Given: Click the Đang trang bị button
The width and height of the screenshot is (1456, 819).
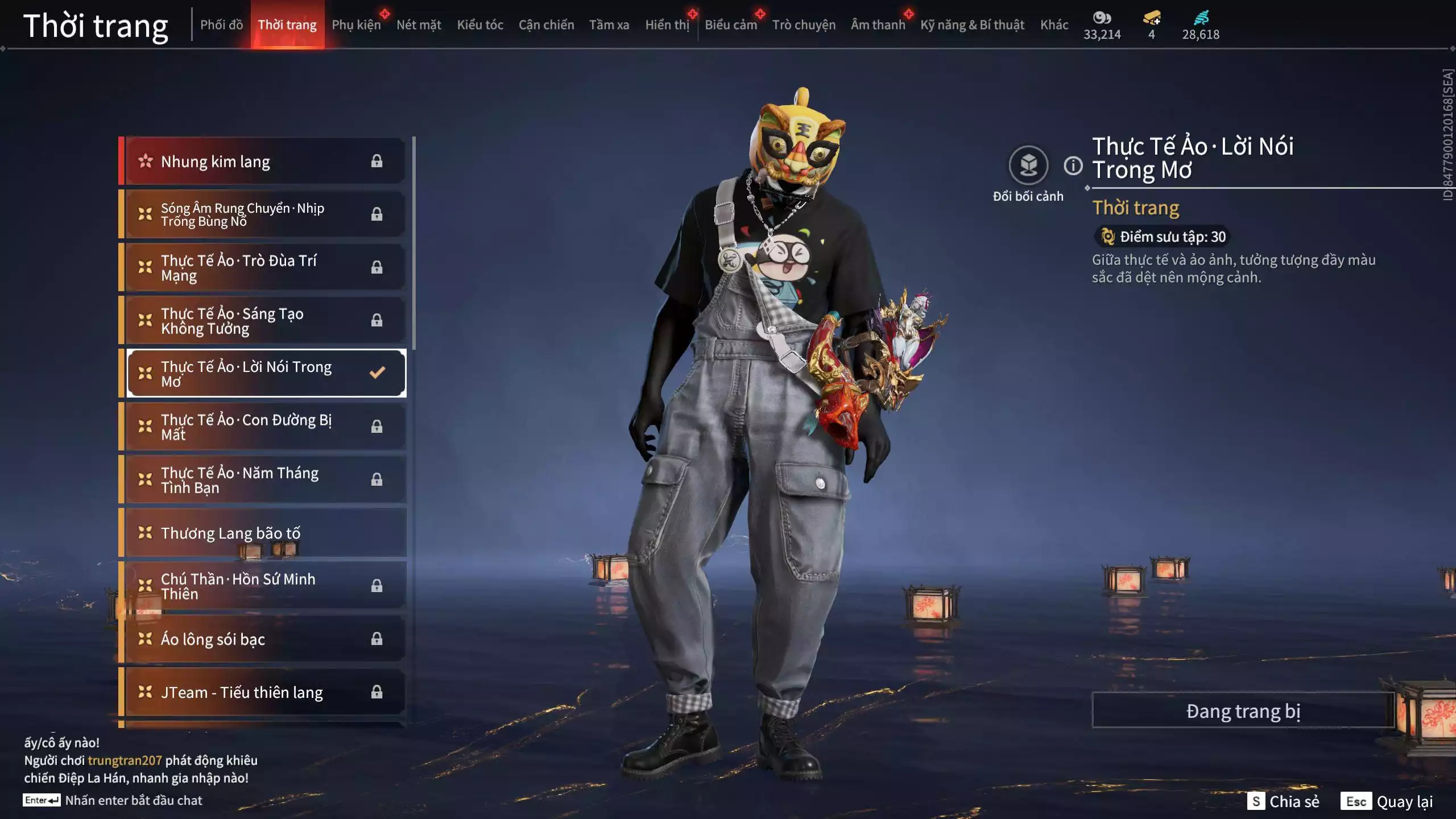Looking at the screenshot, I should [1243, 711].
